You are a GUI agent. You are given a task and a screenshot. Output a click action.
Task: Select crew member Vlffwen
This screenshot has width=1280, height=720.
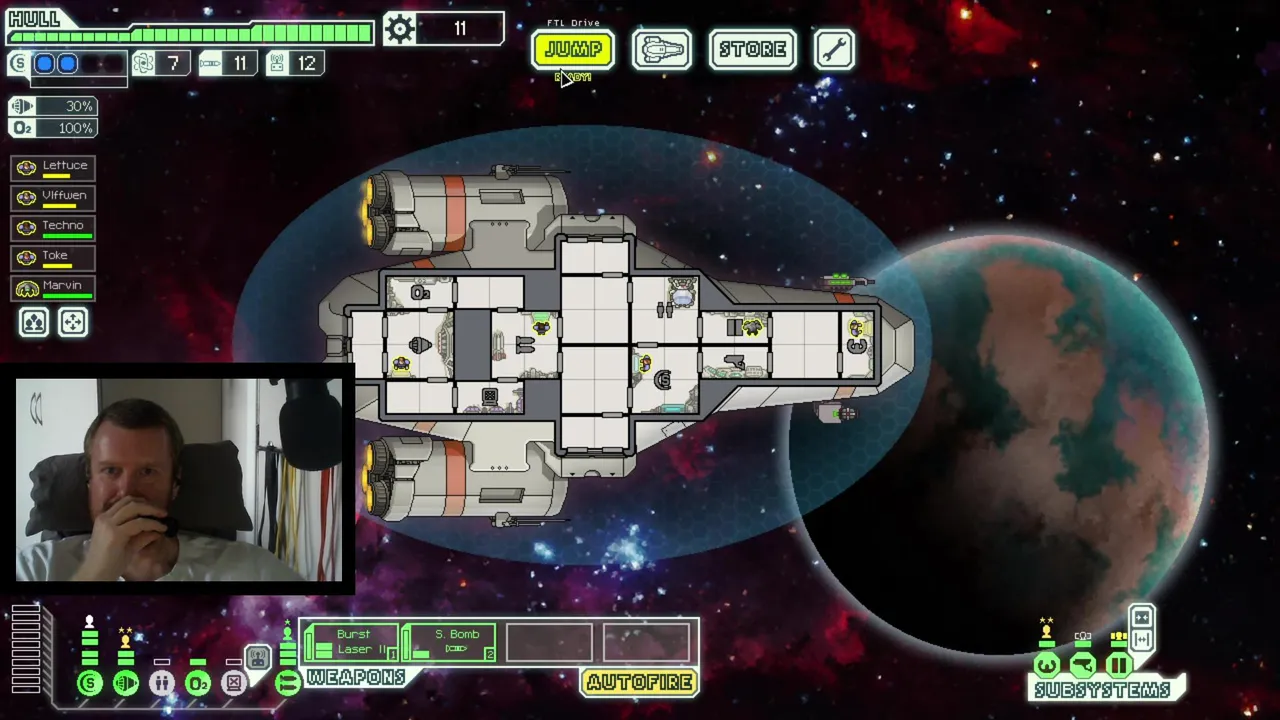coord(54,198)
